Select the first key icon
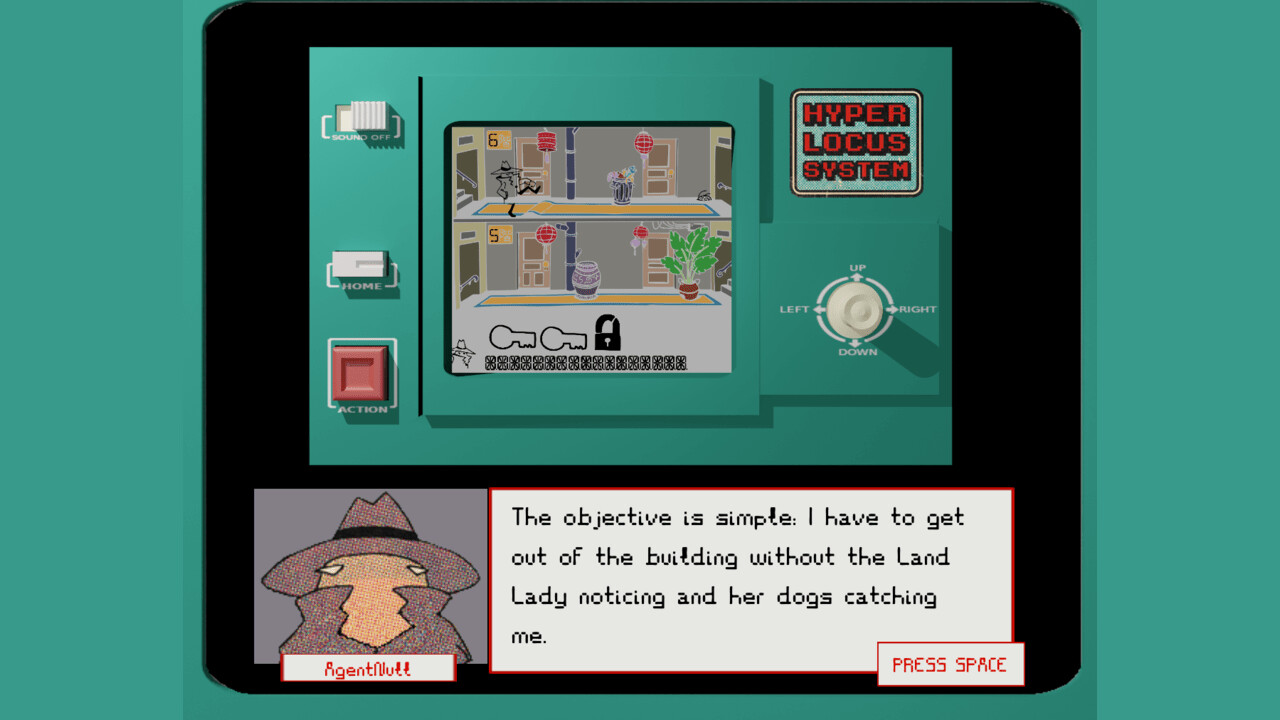This screenshot has width=1280, height=720. coord(513,337)
